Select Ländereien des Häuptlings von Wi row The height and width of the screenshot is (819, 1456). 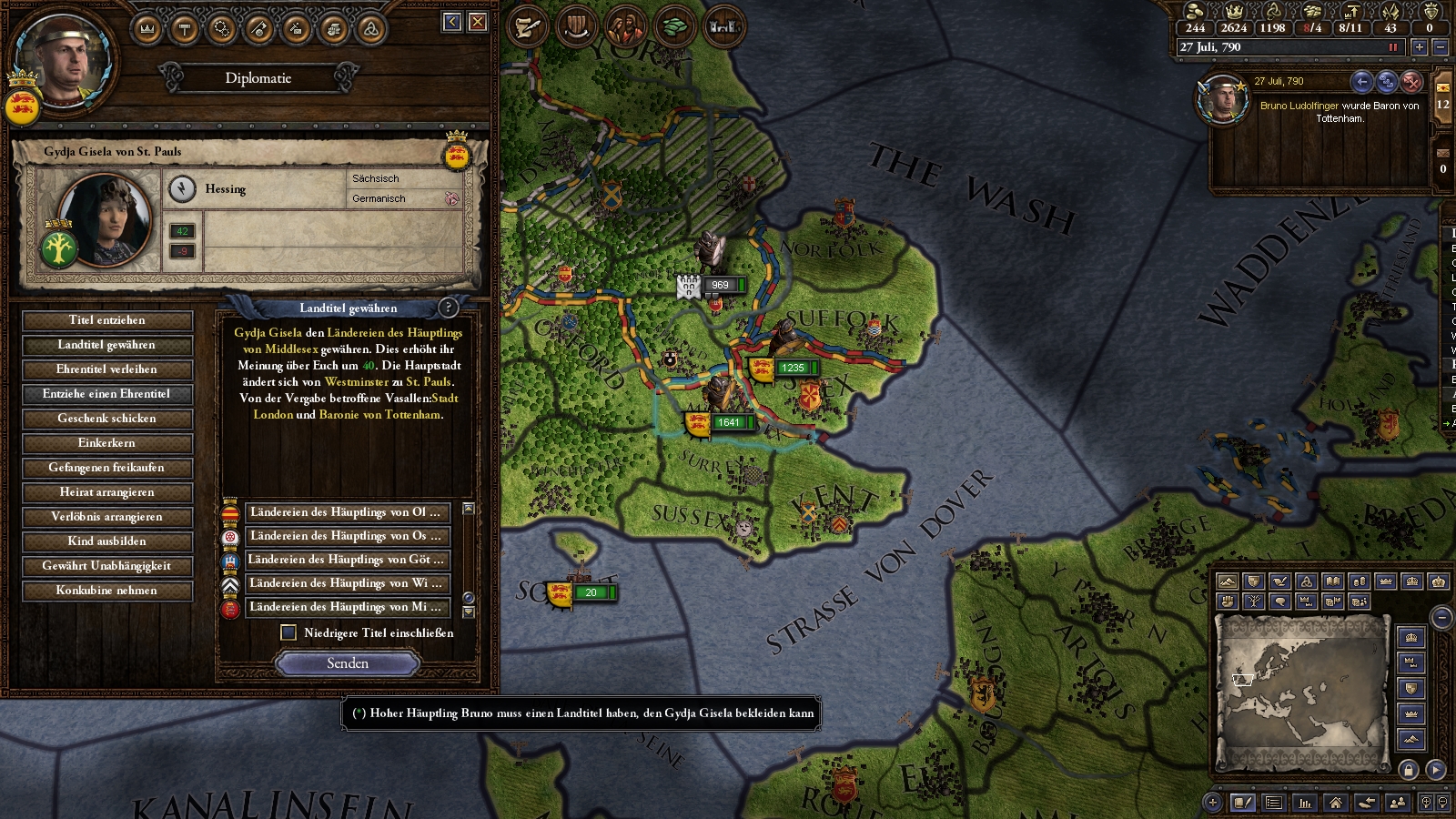[346, 583]
